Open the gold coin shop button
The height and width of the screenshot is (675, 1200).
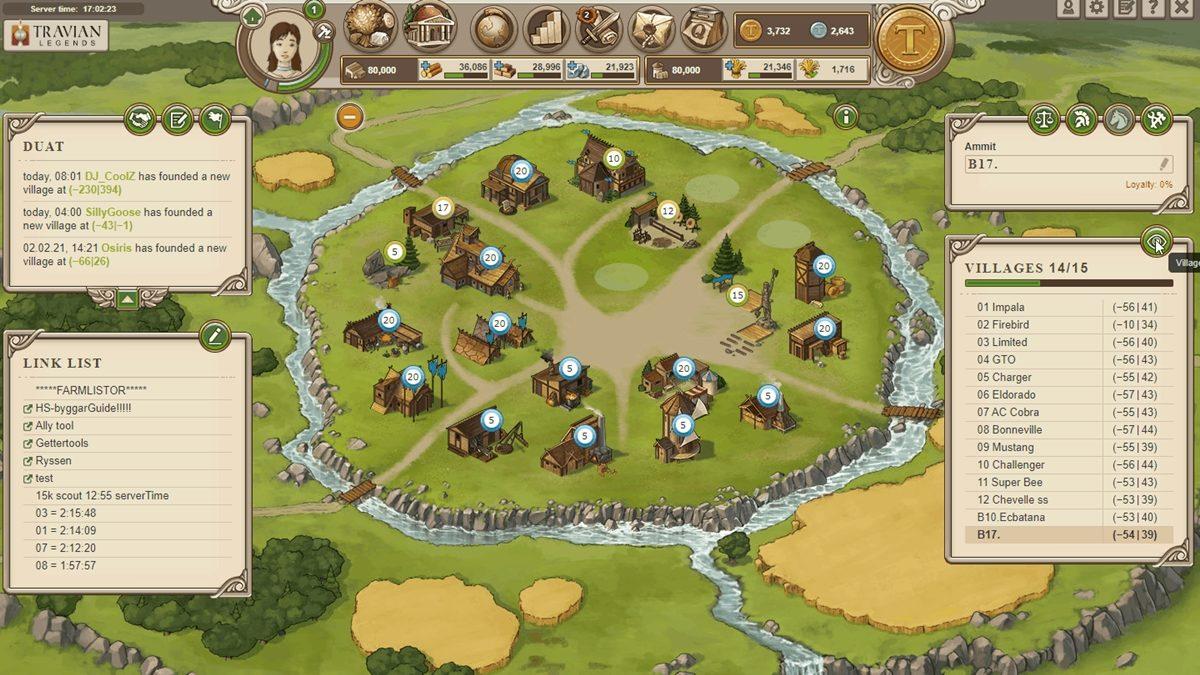[x=908, y=40]
